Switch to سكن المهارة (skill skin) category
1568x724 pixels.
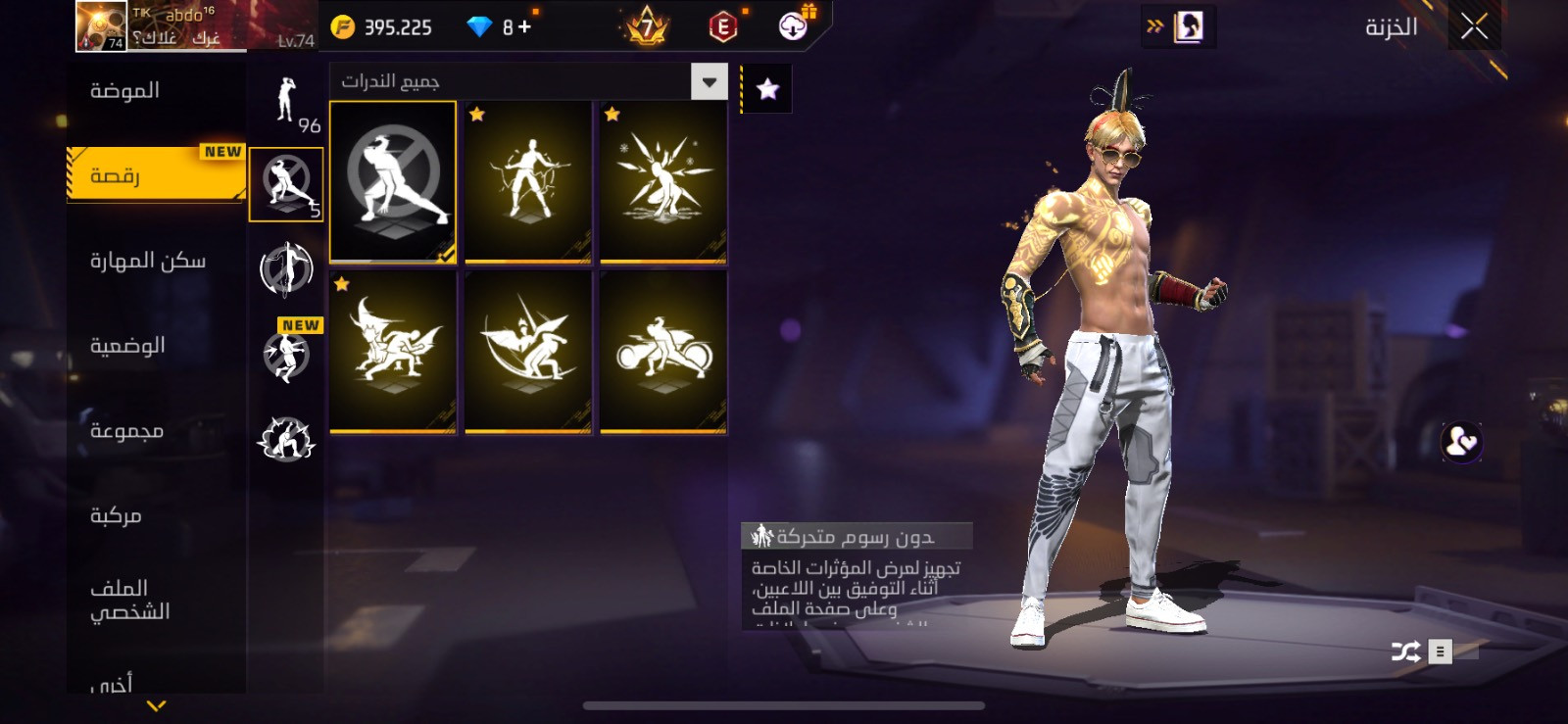tap(148, 261)
